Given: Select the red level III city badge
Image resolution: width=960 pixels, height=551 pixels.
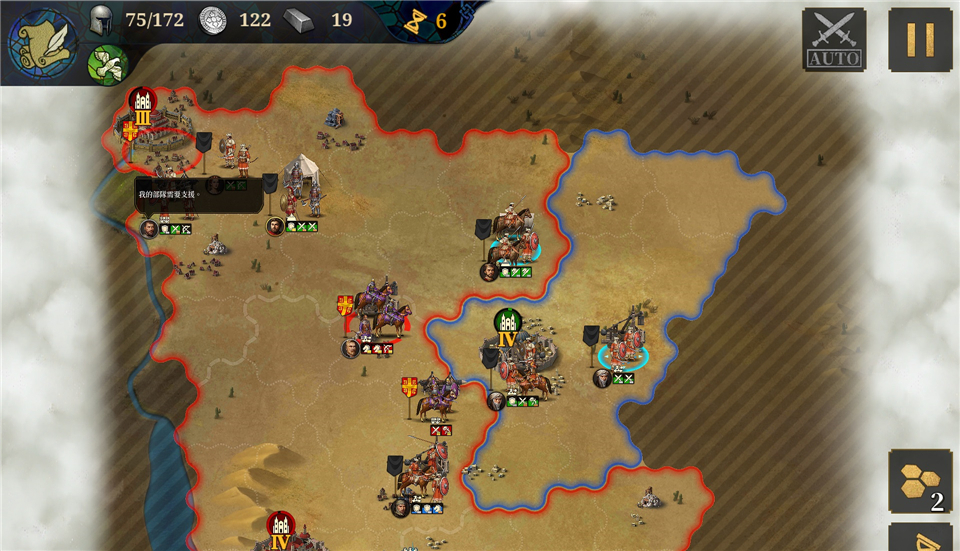Looking at the screenshot, I should (x=142, y=105).
